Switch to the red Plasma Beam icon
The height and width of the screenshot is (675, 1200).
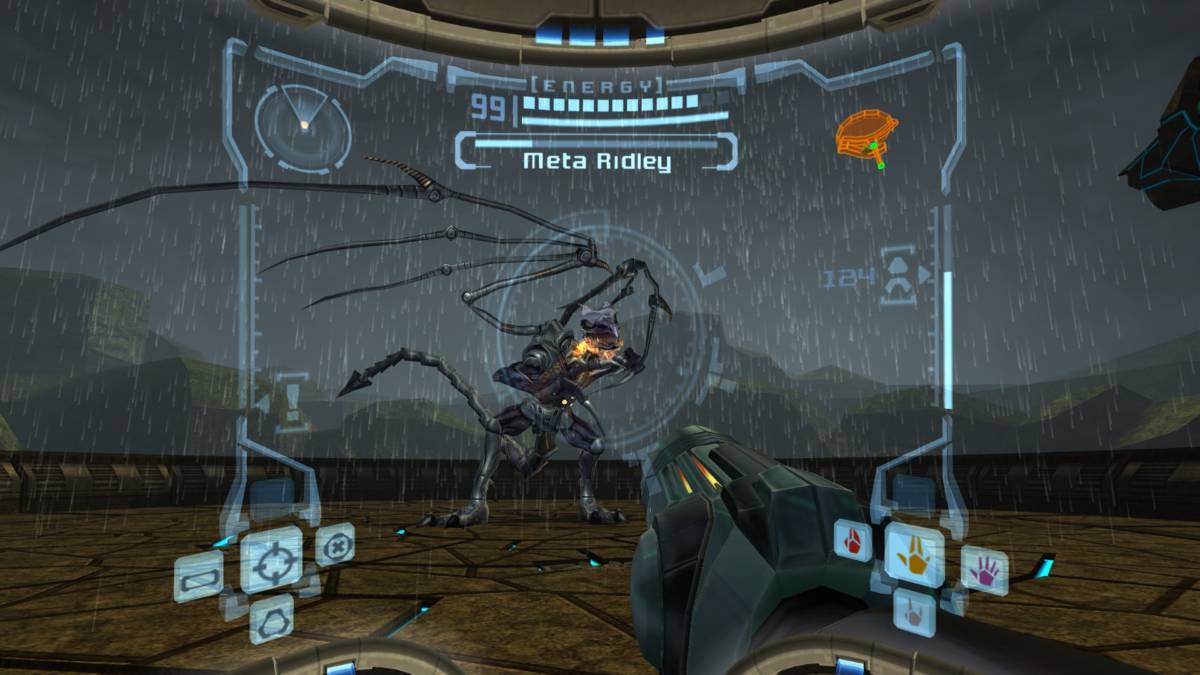tap(853, 541)
